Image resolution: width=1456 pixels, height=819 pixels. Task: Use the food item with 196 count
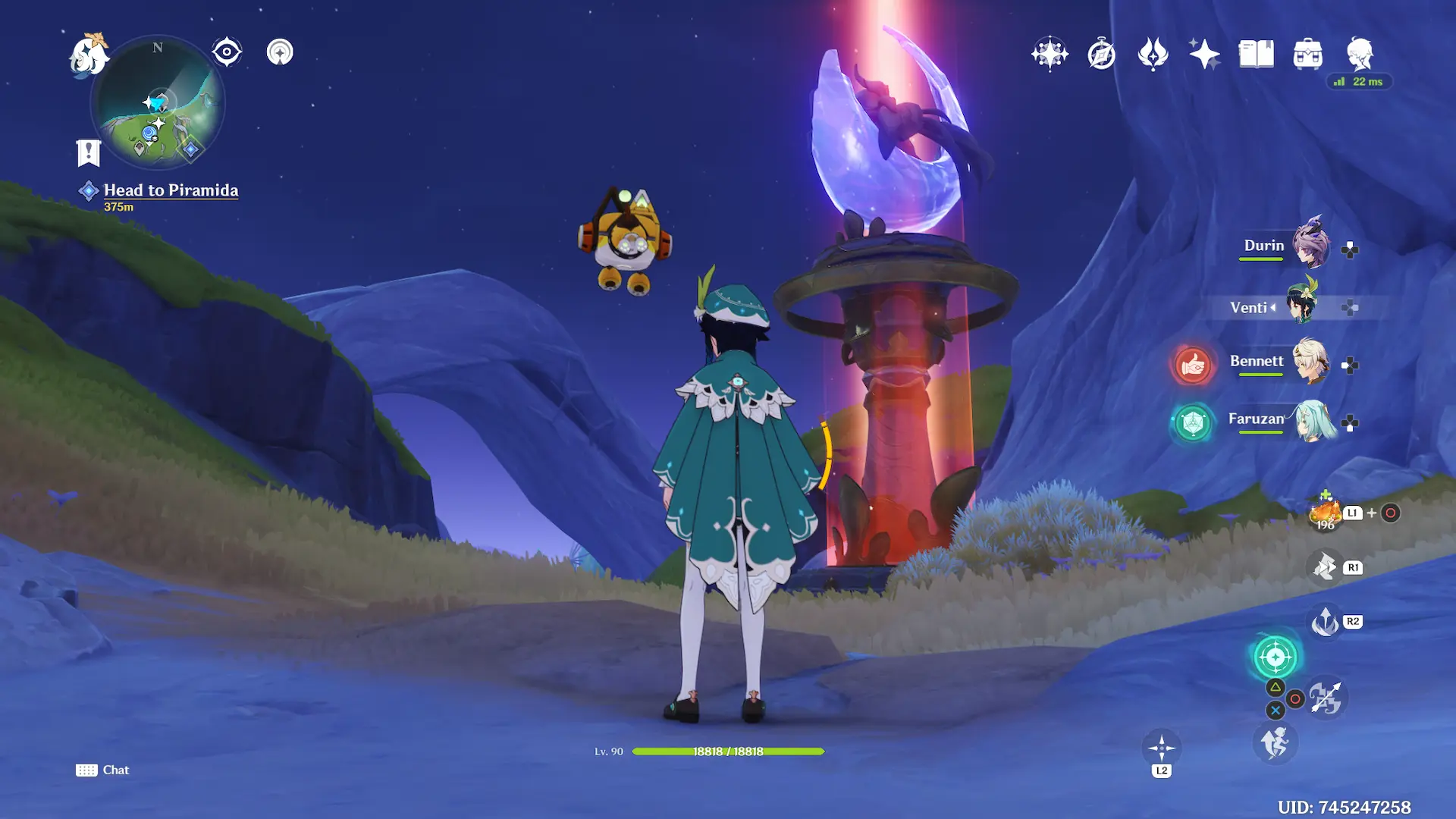(1325, 513)
